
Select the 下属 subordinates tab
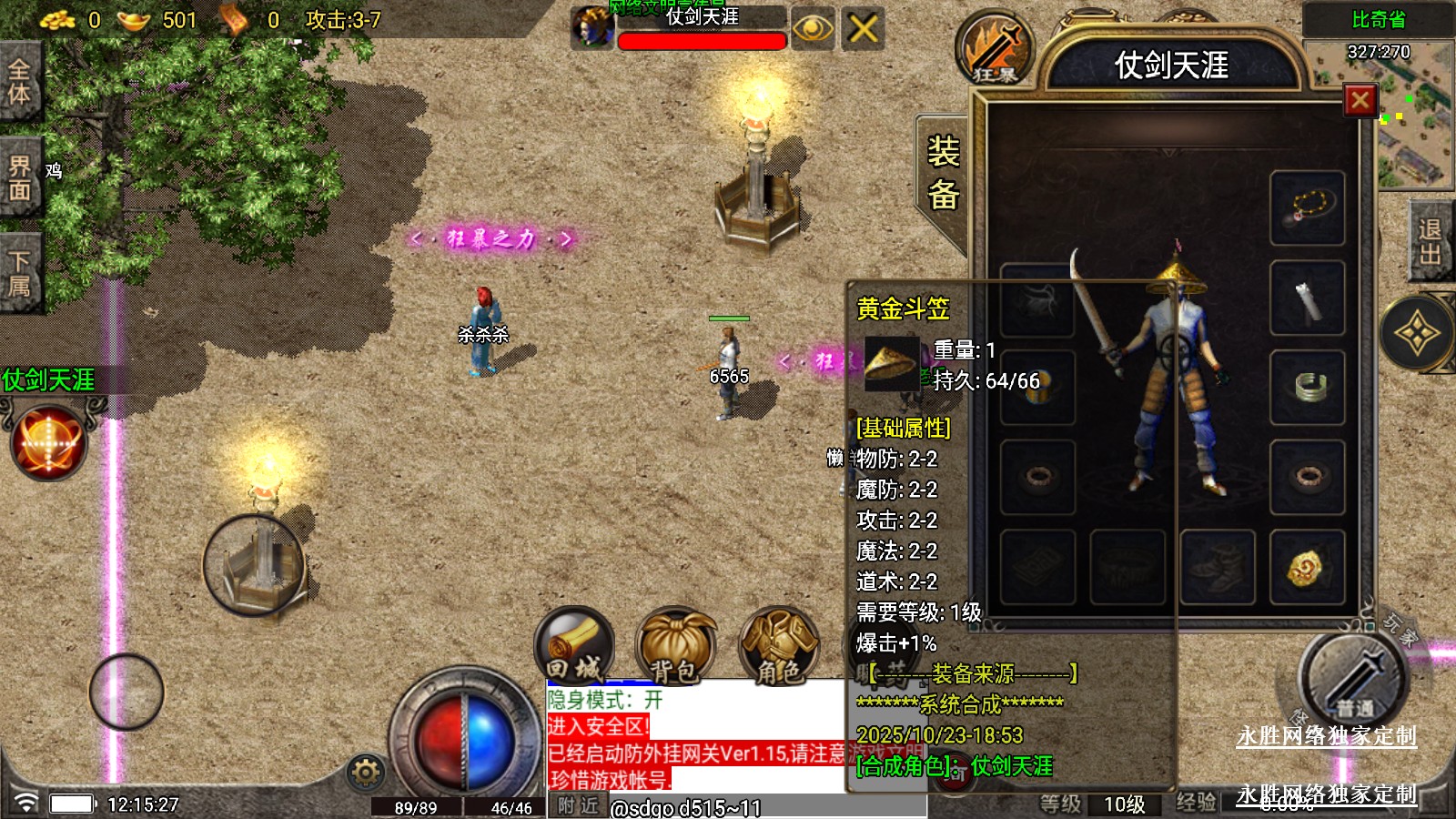pyautogui.click(x=19, y=273)
